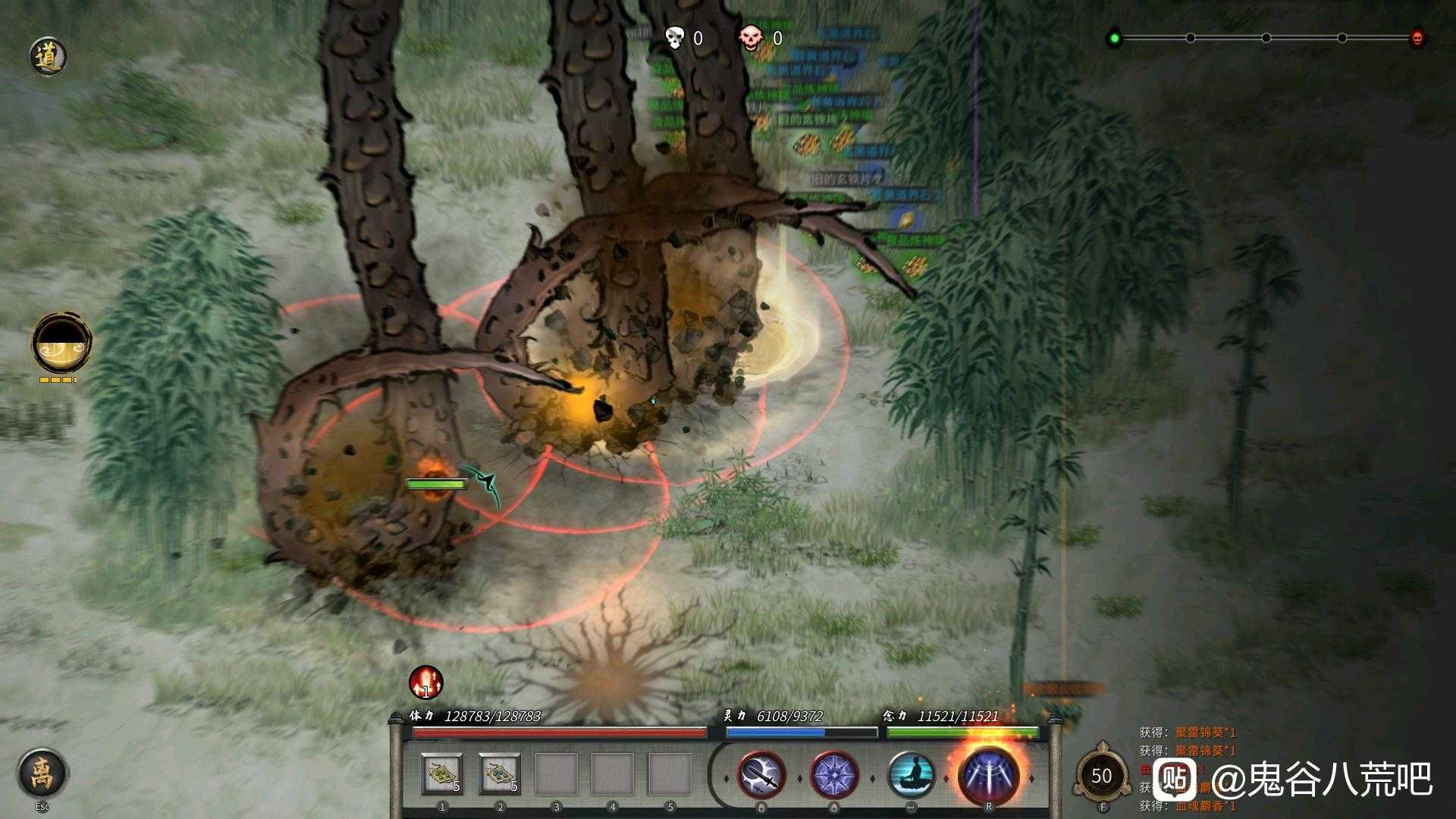
Task: Click the red skull boss stage marker
Action: pos(1417,38)
